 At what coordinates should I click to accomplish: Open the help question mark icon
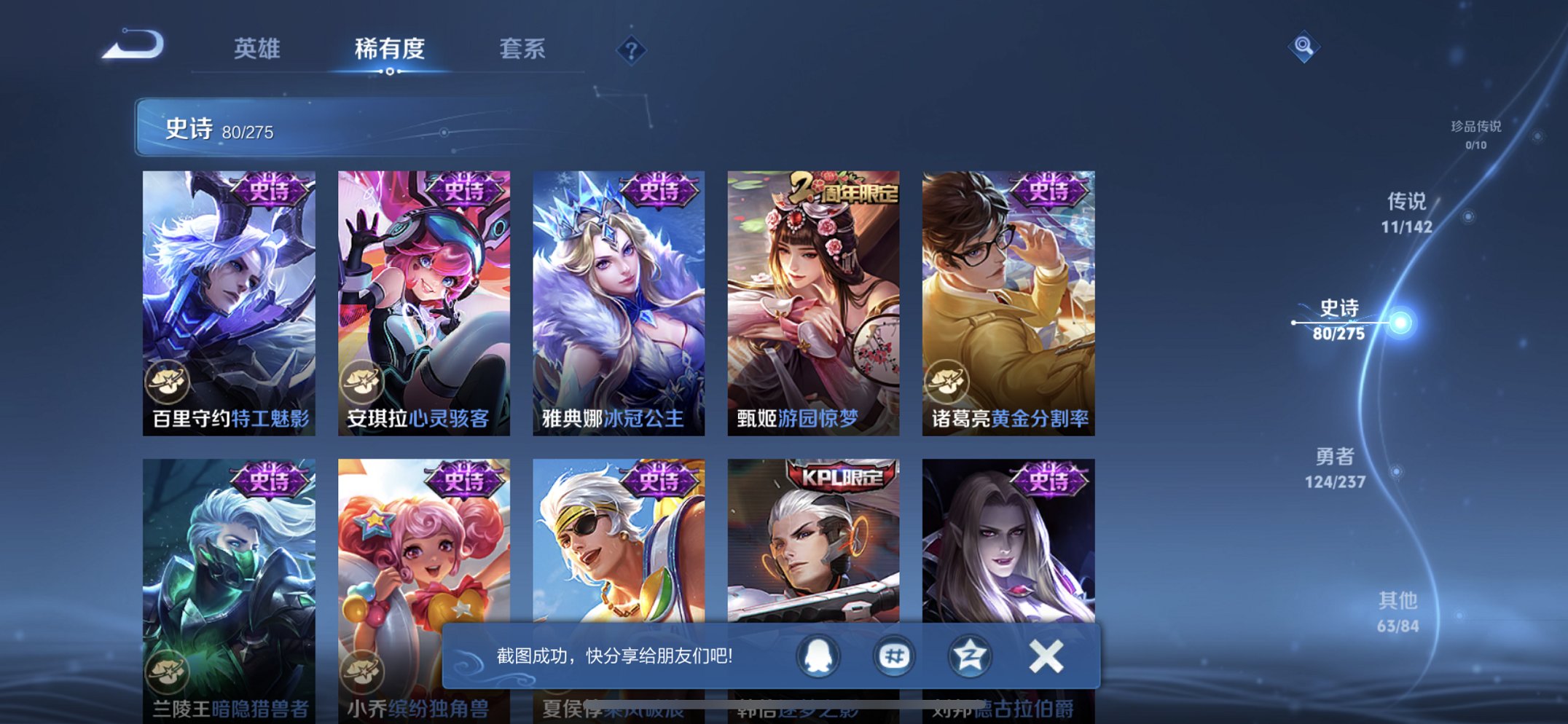(x=631, y=50)
